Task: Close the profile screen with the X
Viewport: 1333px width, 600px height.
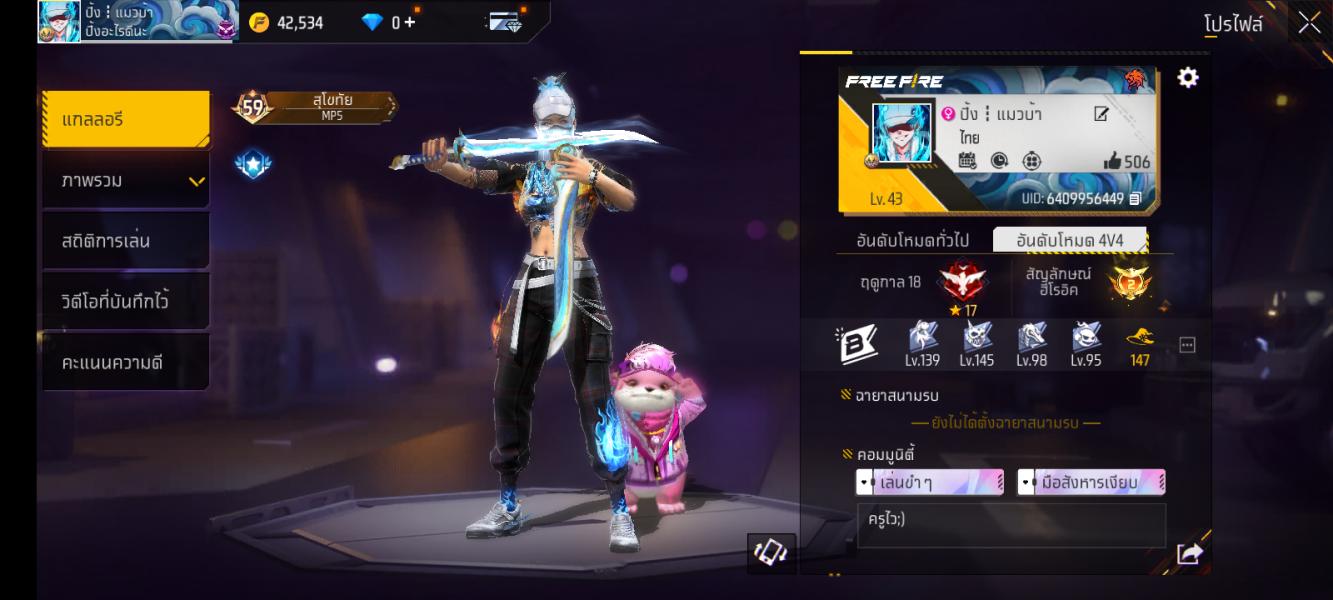Action: click(x=1309, y=23)
